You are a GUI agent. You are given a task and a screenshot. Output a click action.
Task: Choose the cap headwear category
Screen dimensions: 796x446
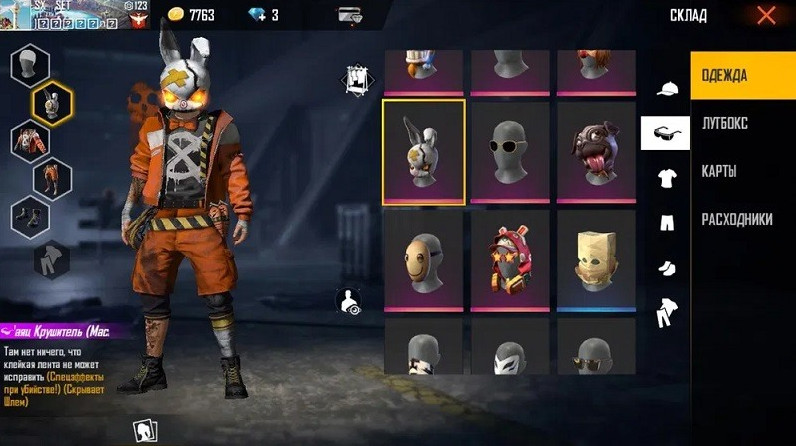665,89
